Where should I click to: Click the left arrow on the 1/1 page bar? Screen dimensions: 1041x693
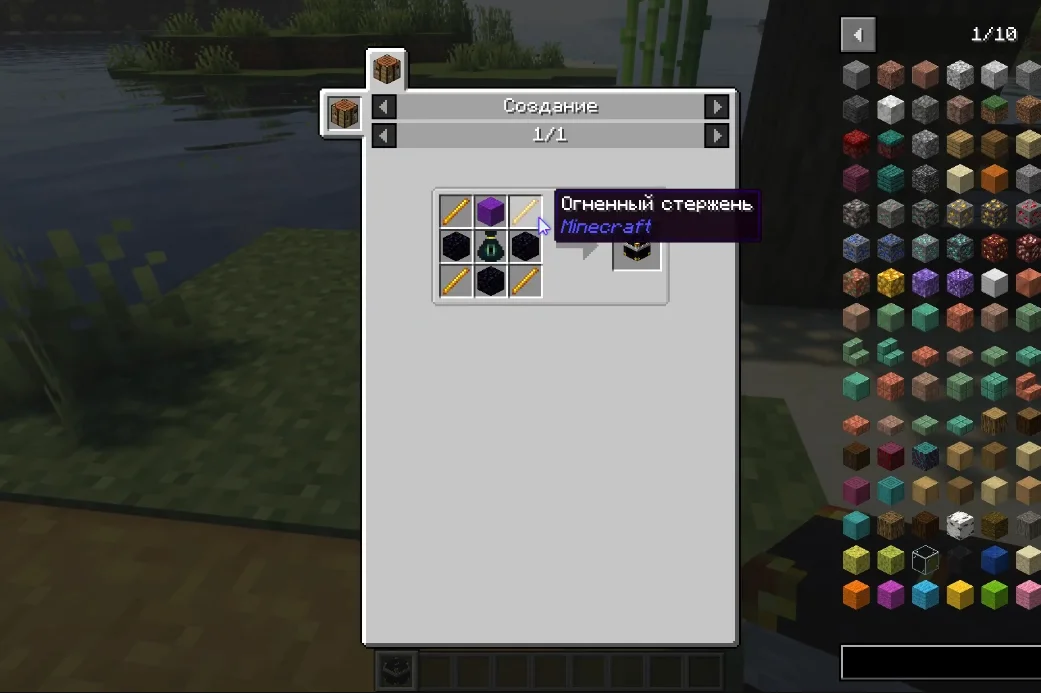click(x=384, y=135)
